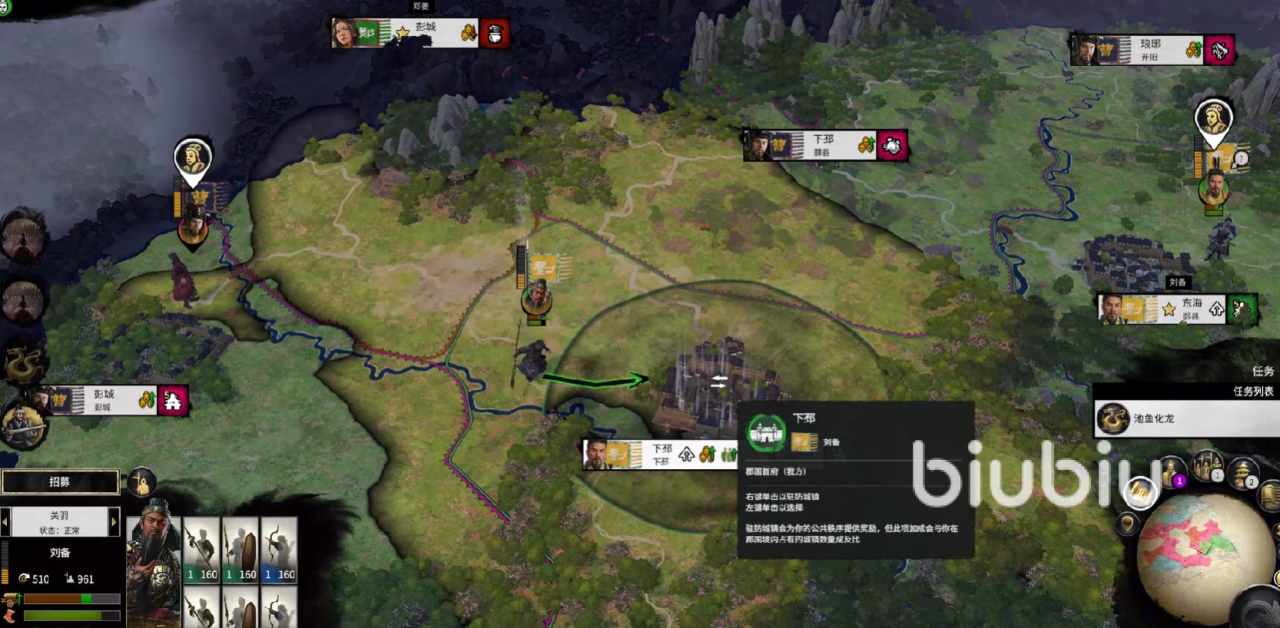Select the previous general arrow beside 关羽
The width and height of the screenshot is (1280, 628).
click(x=5, y=521)
